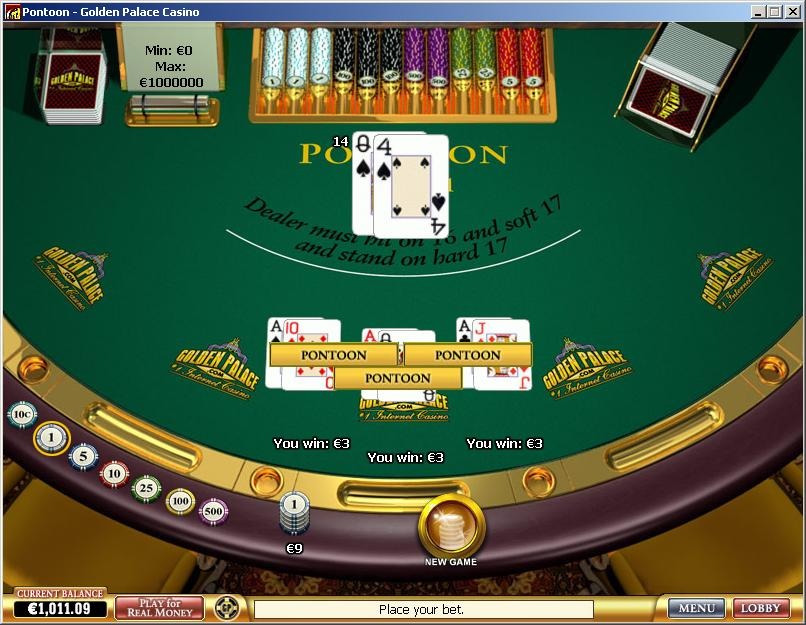Click the €9 winnings chip stack
Viewport: 806px width, 625px height.
click(294, 516)
